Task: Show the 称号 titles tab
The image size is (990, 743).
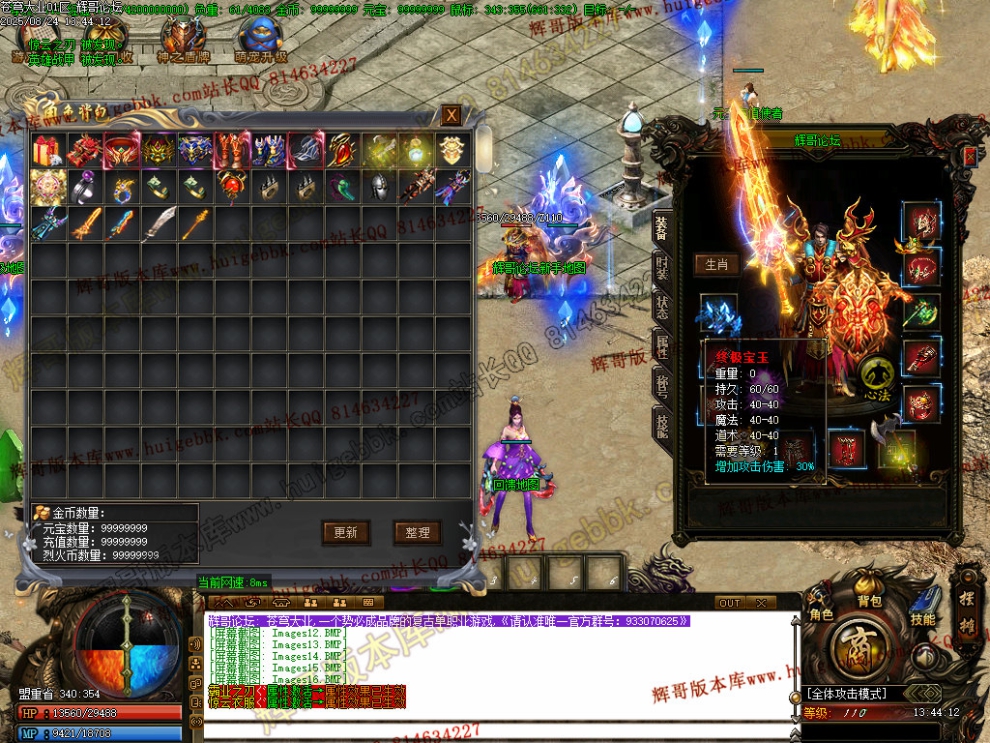Action: click(x=662, y=383)
